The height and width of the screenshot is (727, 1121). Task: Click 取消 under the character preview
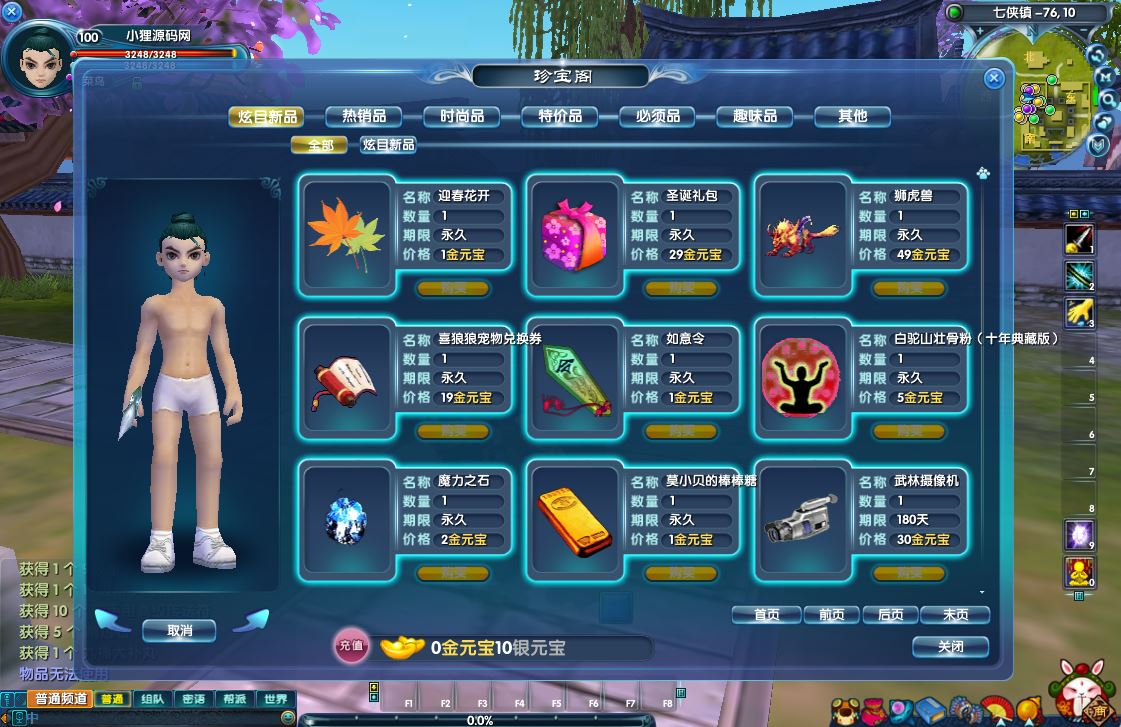click(x=179, y=631)
